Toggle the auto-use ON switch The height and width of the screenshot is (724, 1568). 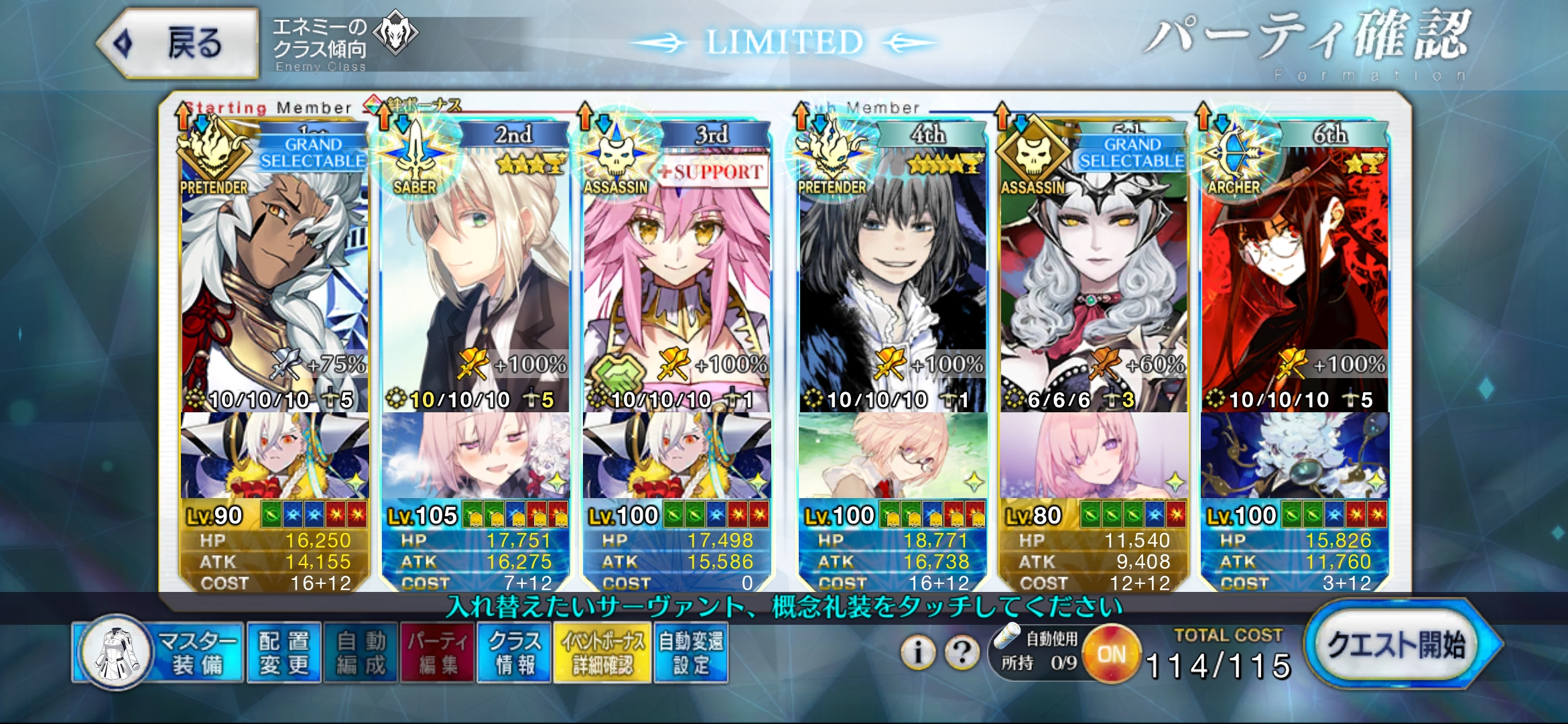click(1112, 654)
